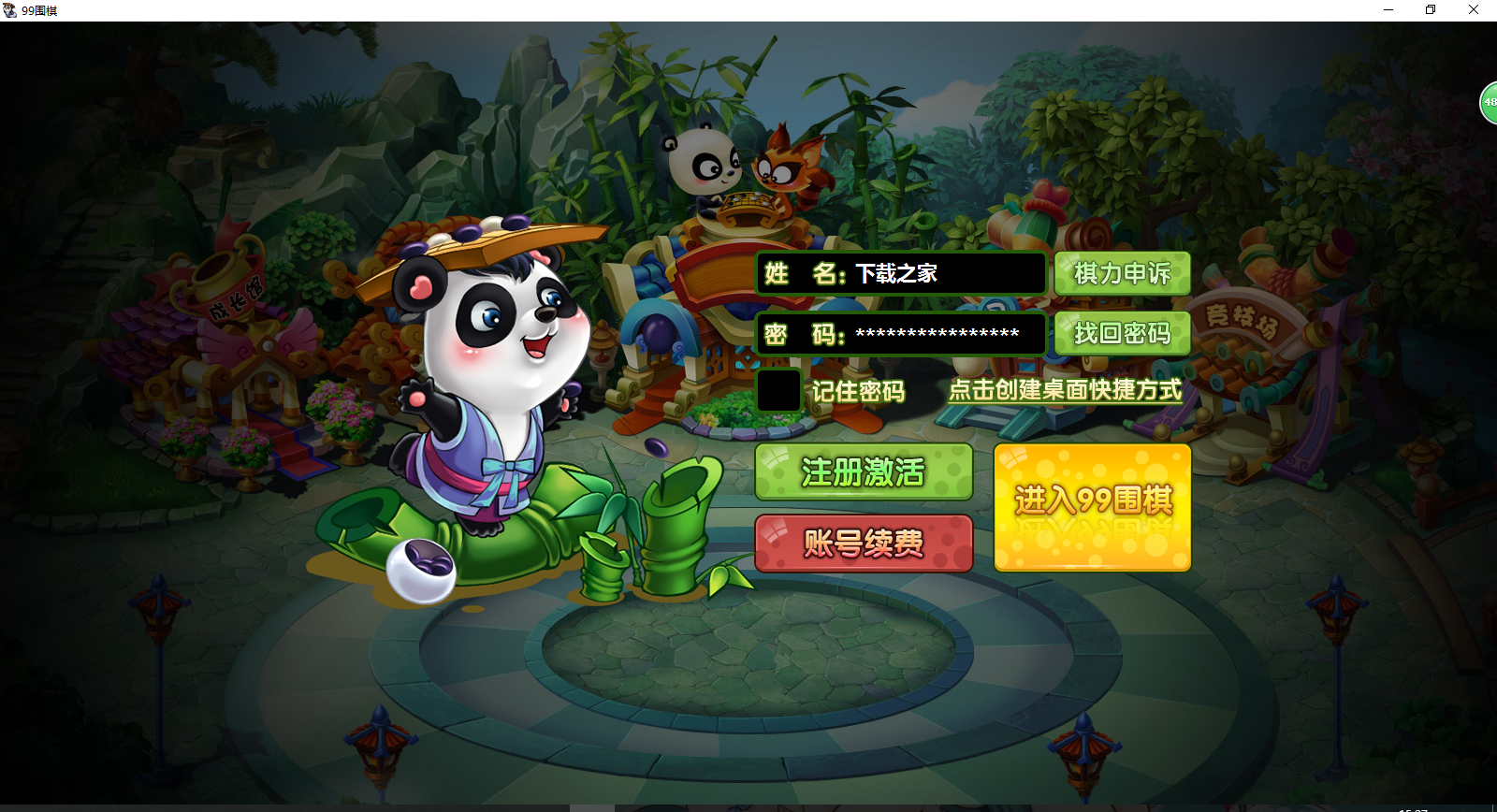The height and width of the screenshot is (812, 1497).
Task: Open 棋力申诉 appeal form
Action: click(1122, 273)
